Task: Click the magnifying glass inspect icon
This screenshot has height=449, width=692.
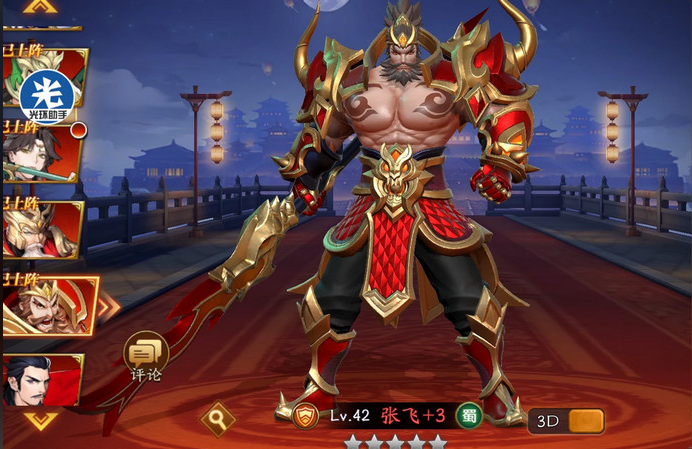Action: coord(217,418)
